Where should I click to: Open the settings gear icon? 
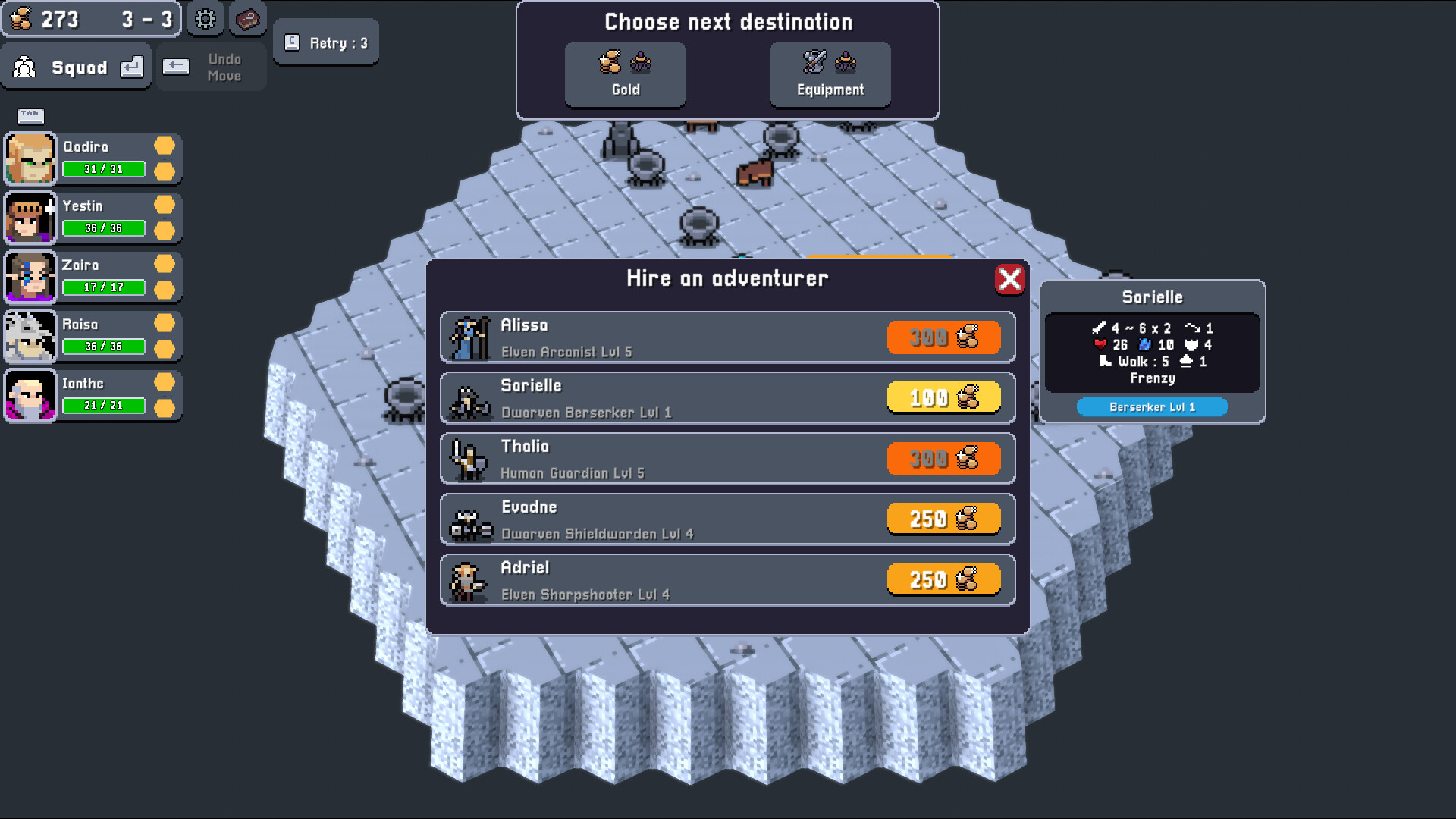coord(203,20)
